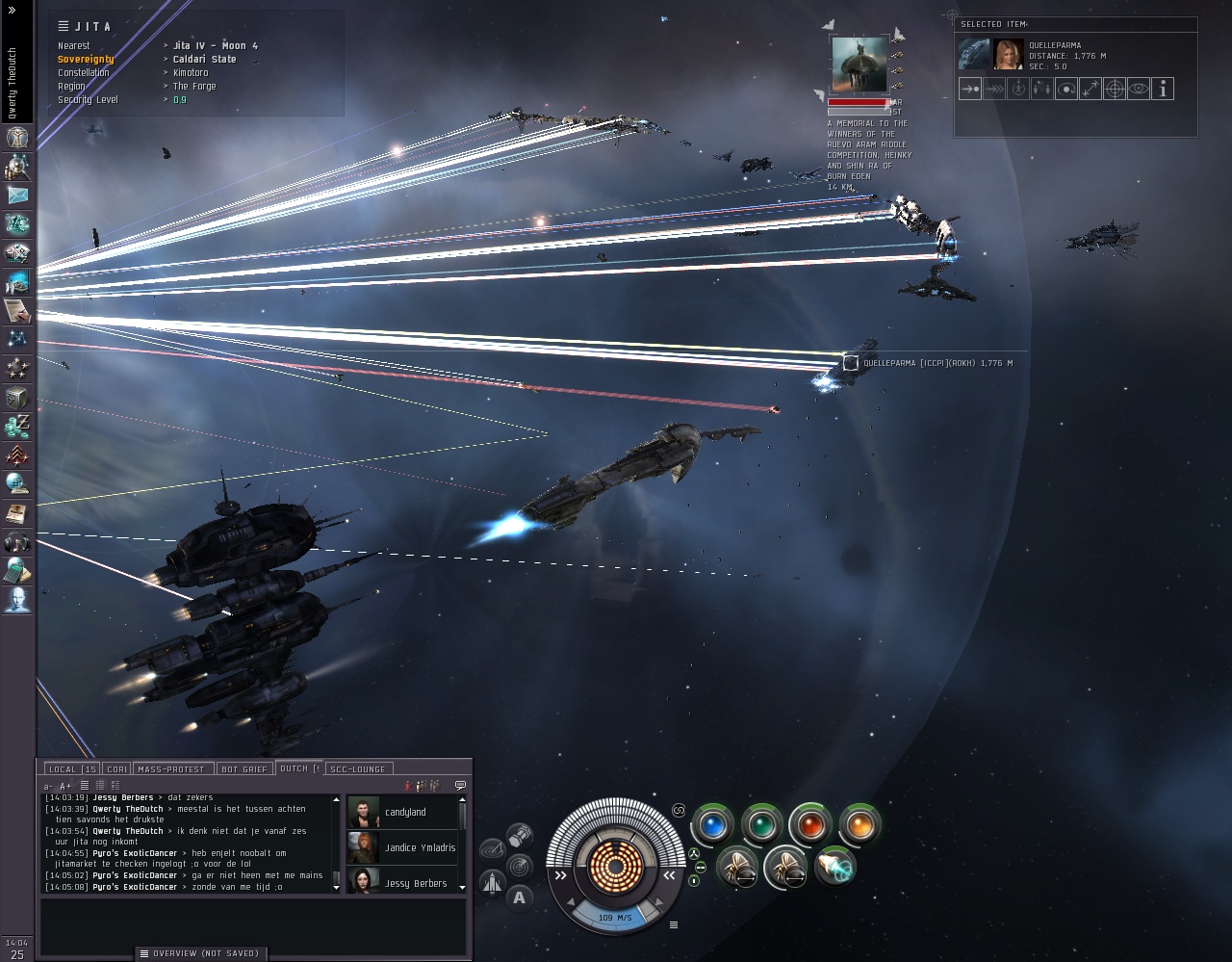Increase chat font size with A+ button
This screenshot has width=1232, height=962.
click(x=65, y=787)
